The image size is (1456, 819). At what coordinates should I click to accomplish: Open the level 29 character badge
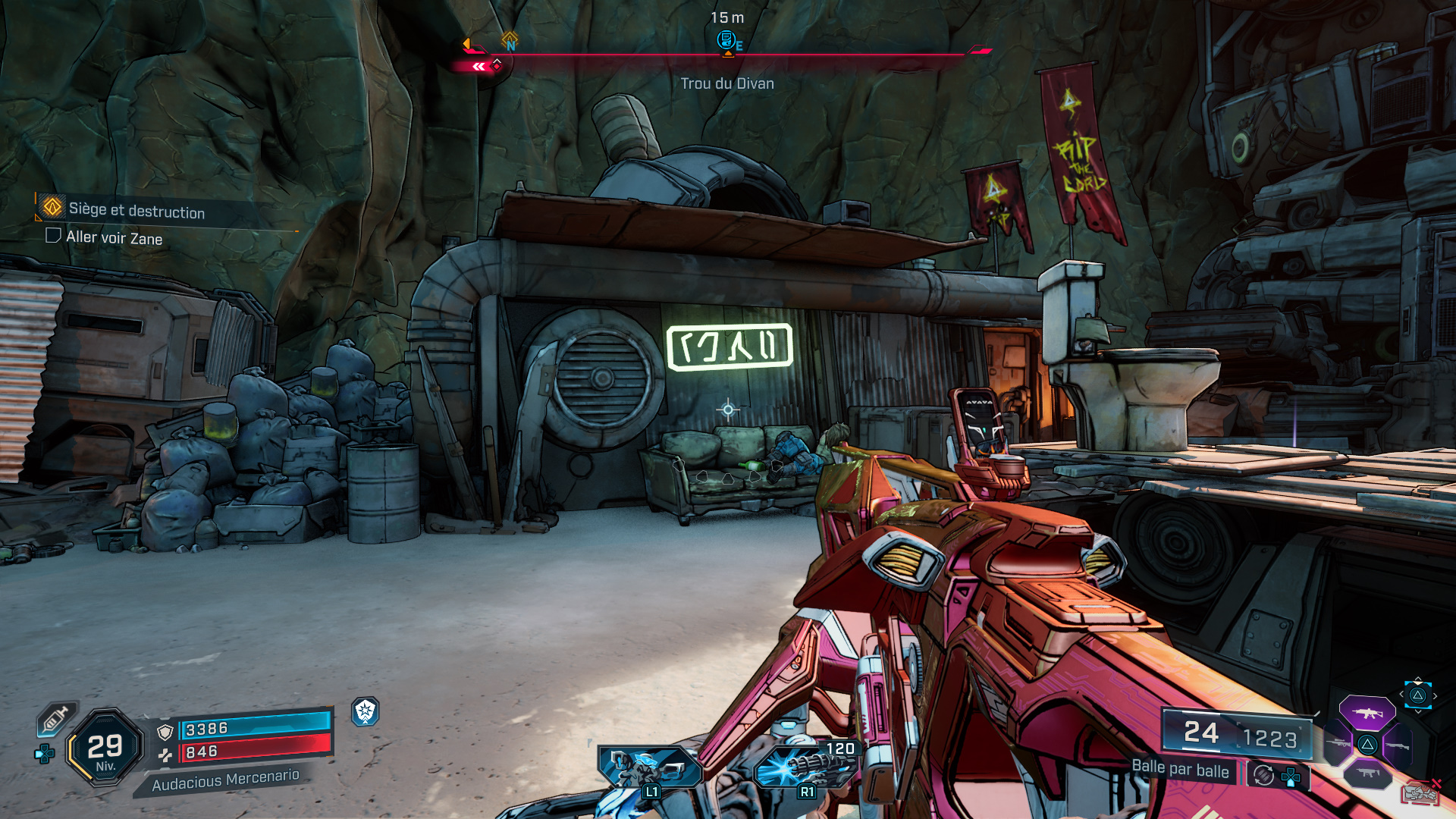[x=105, y=748]
